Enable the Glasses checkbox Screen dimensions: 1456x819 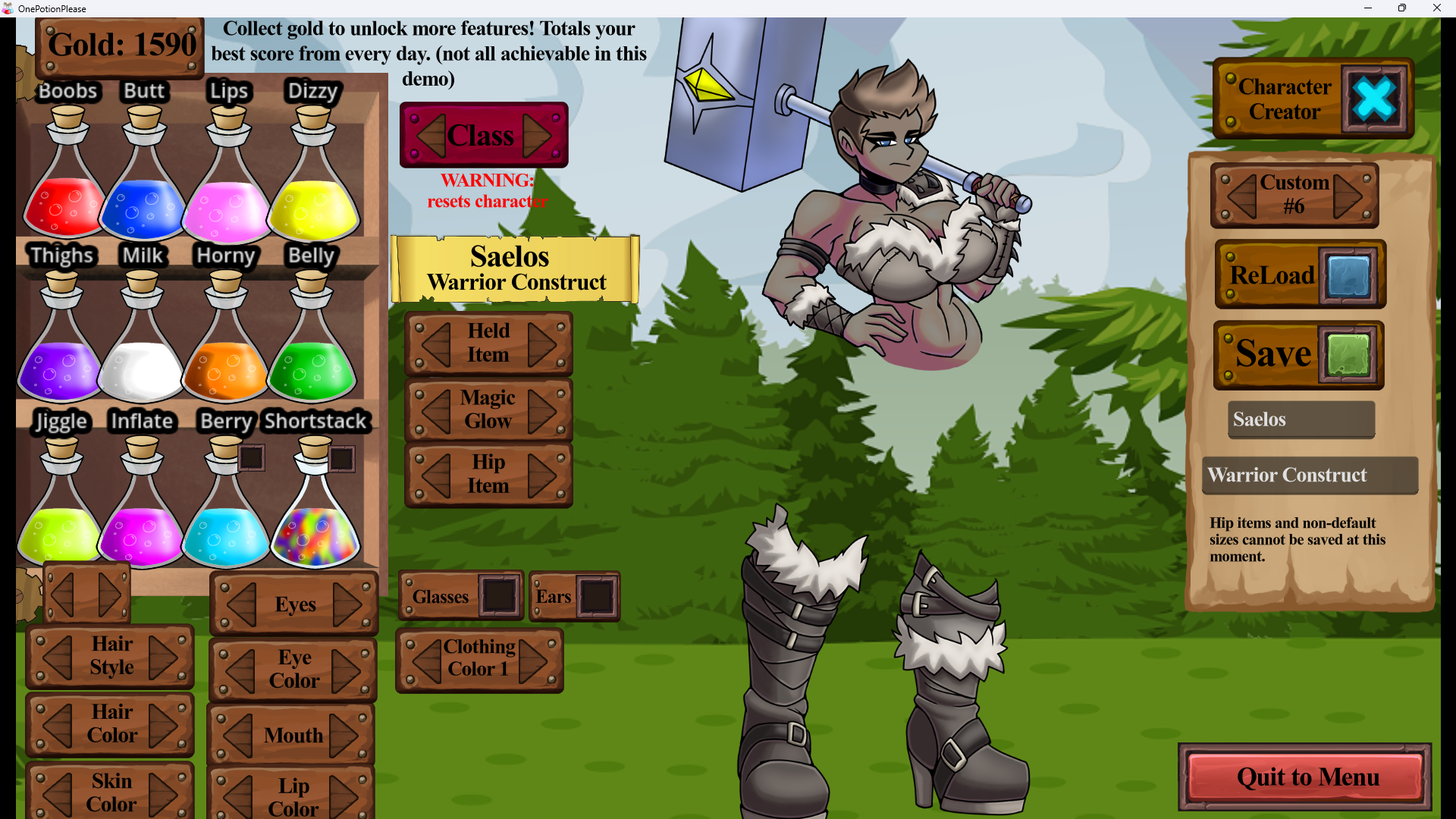pos(500,596)
